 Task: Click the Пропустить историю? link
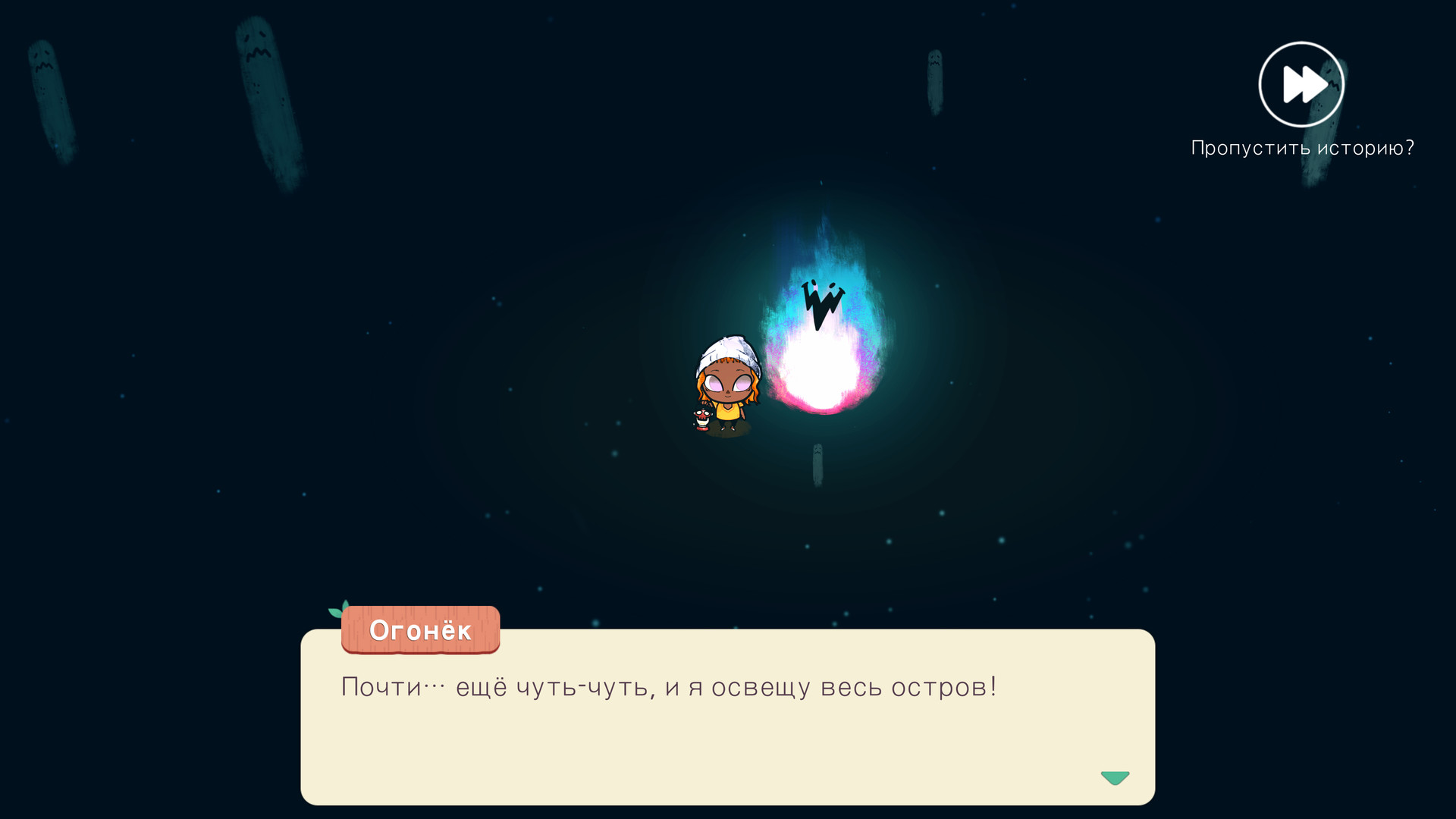tap(1303, 149)
